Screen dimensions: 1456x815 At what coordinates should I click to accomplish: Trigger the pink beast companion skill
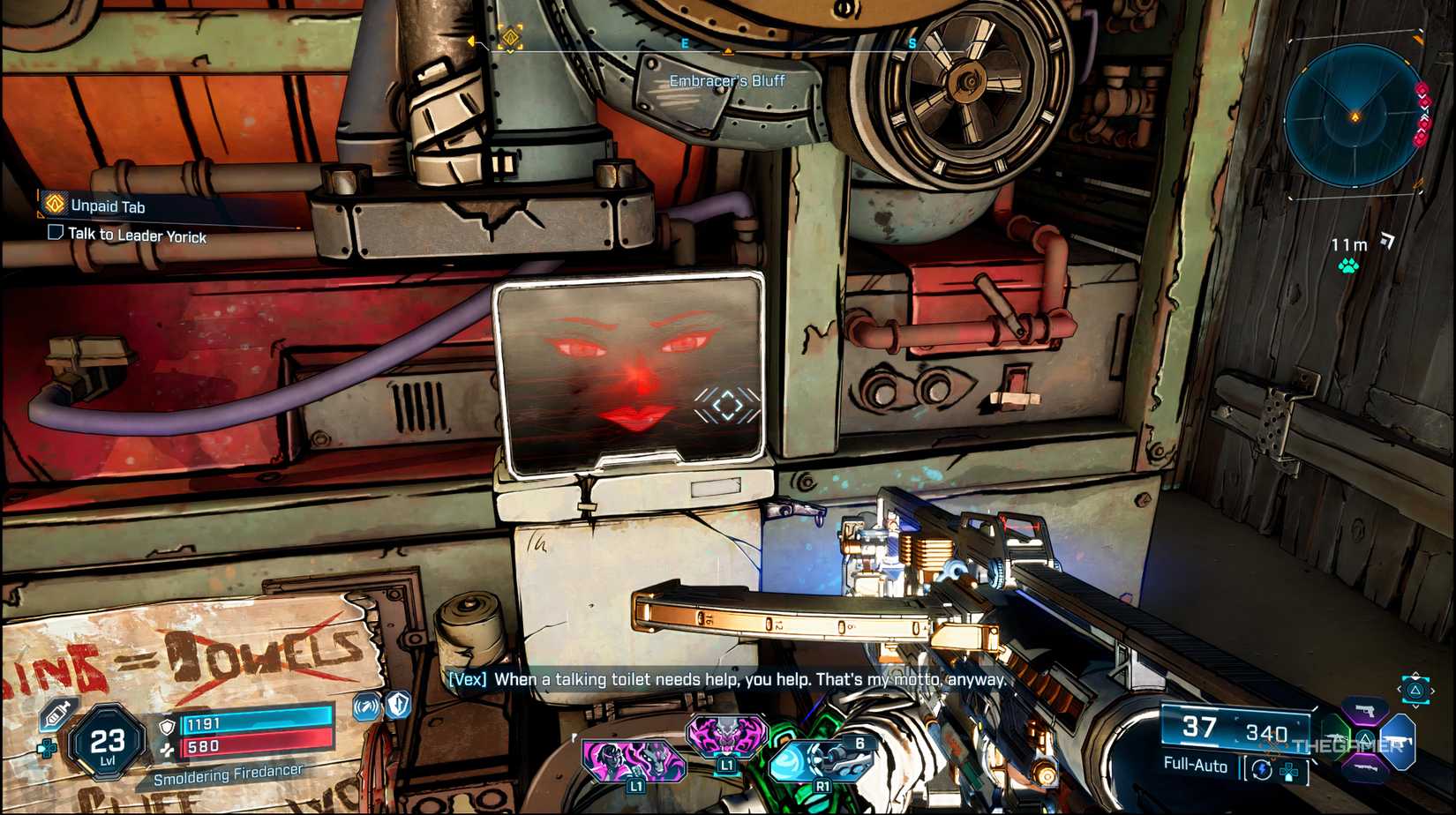[725, 737]
